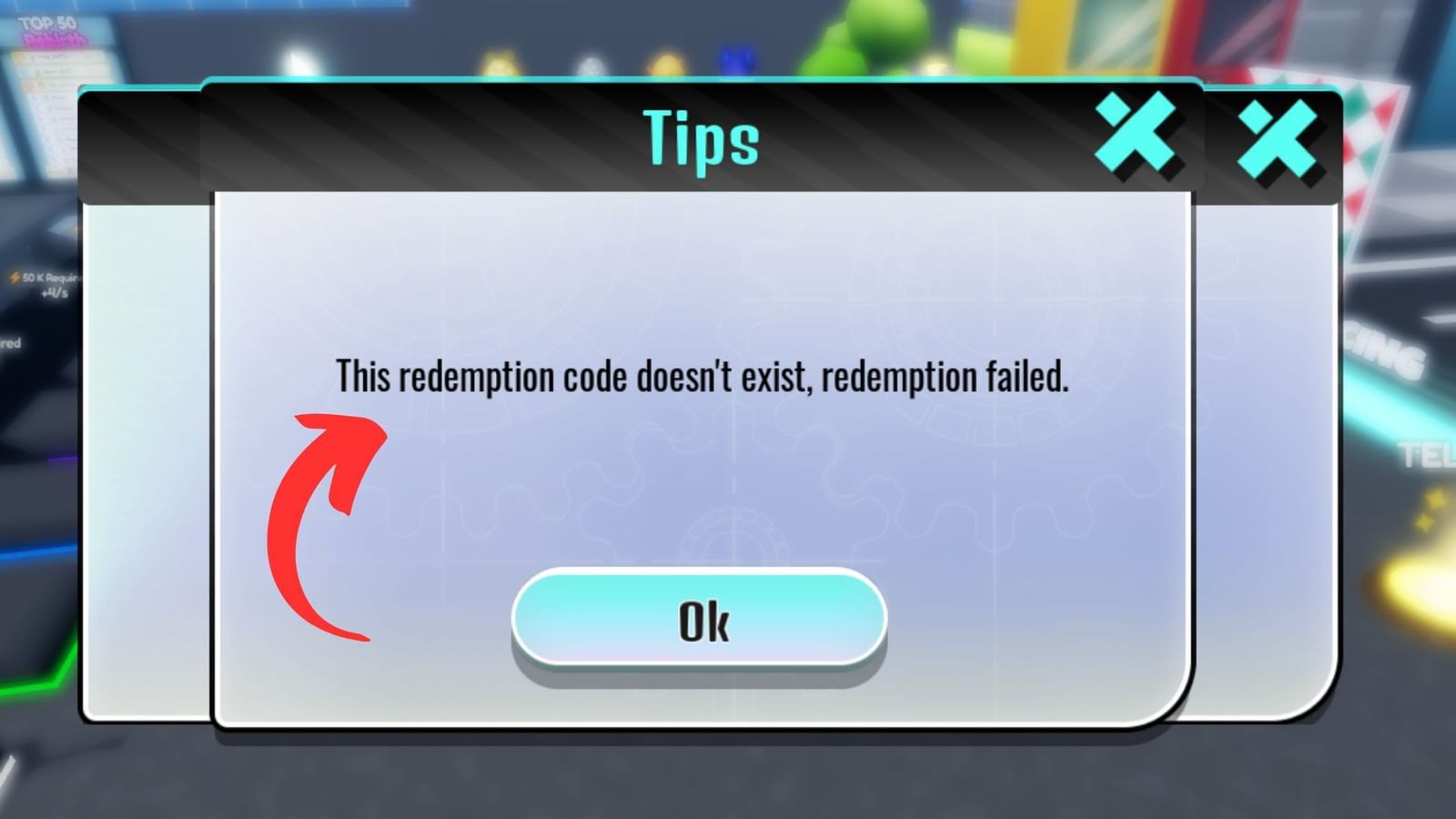Select the Tips title bar
The image size is (1456, 819).
click(x=701, y=138)
